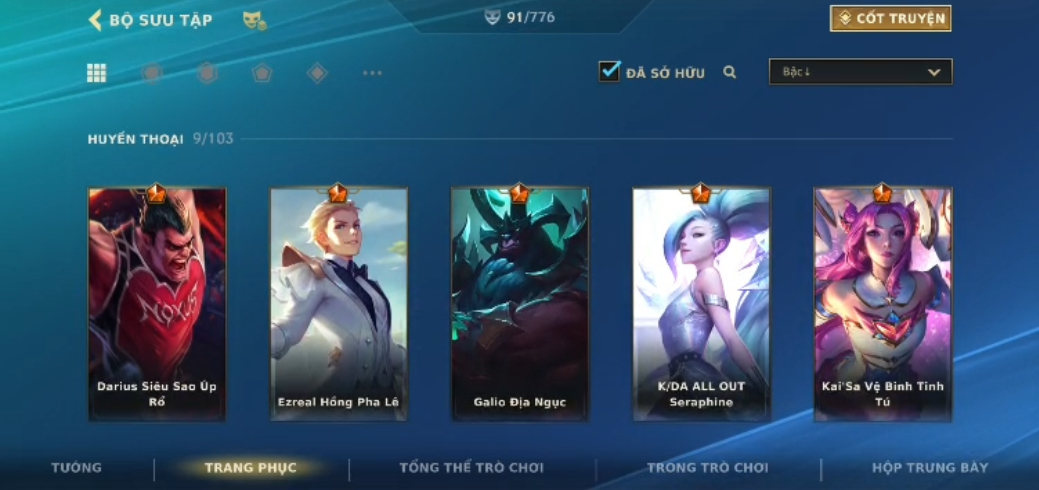Toggle the Đã Sở Hữu checkbox
The width and height of the screenshot is (1039, 490).
[x=609, y=72]
